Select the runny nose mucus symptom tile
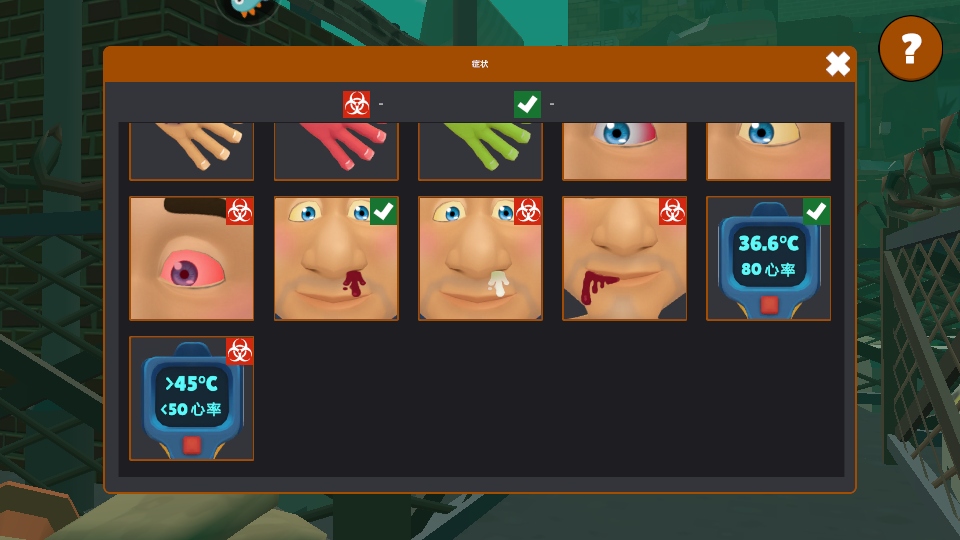This screenshot has height=540, width=960. click(x=480, y=258)
